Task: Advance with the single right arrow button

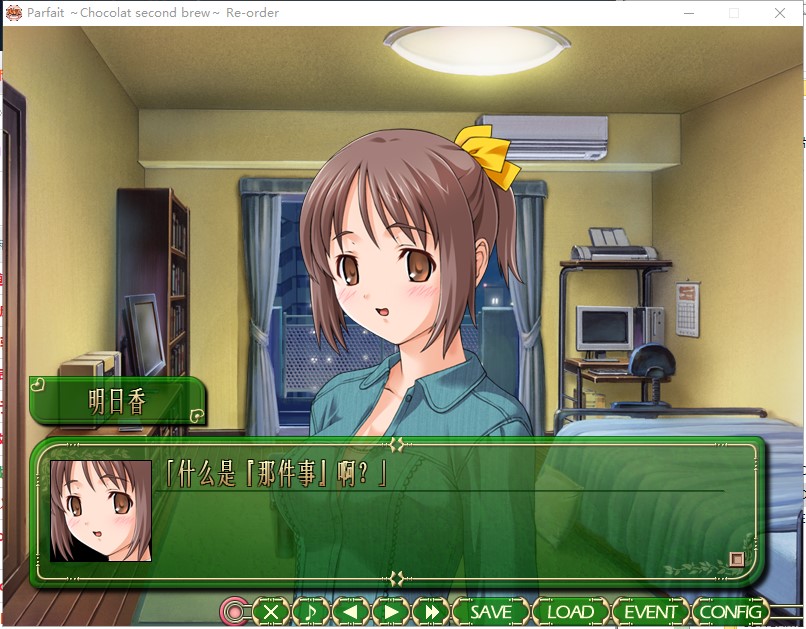Action: (x=391, y=611)
